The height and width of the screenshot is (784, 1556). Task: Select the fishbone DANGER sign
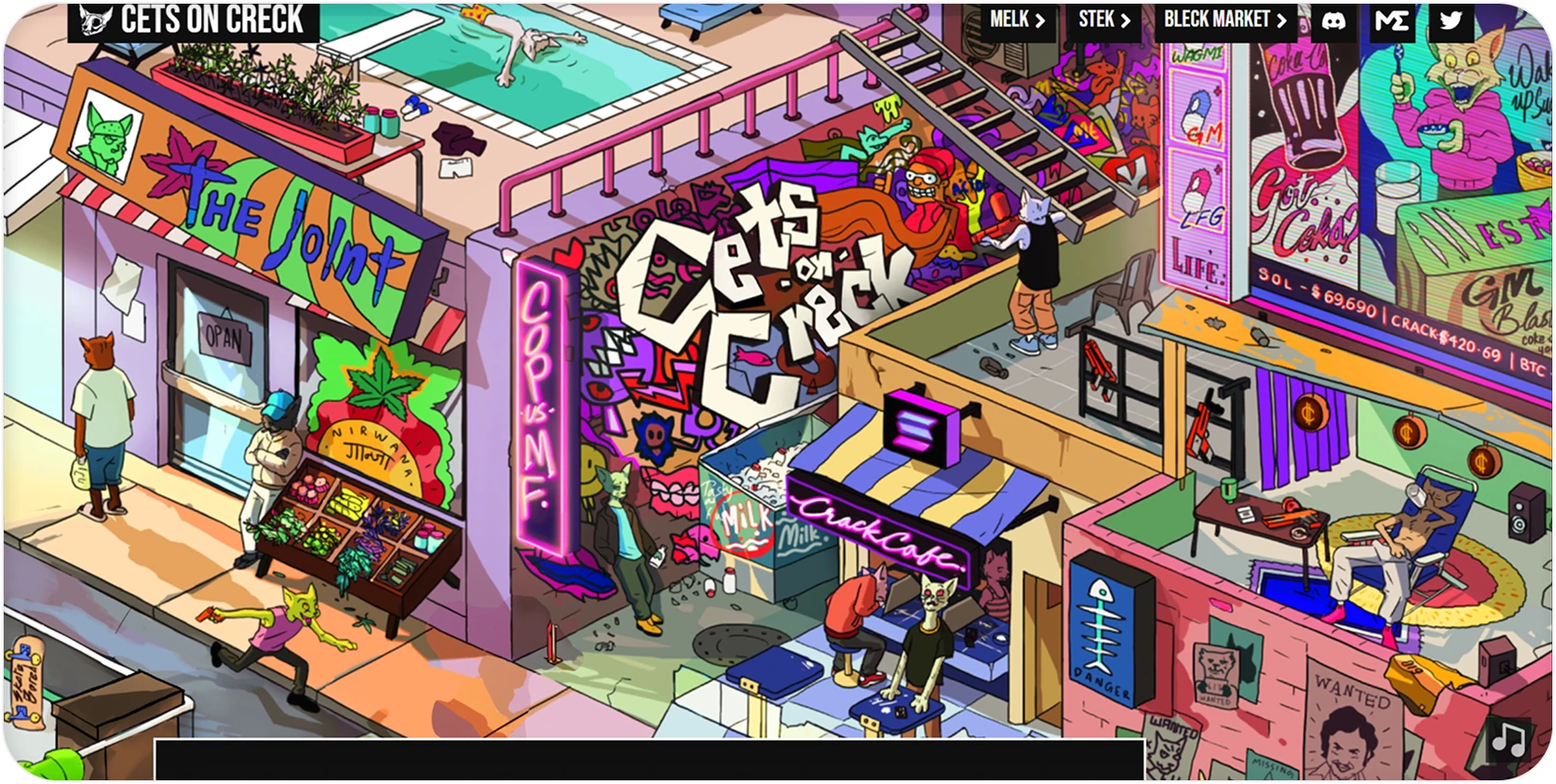(x=1103, y=636)
